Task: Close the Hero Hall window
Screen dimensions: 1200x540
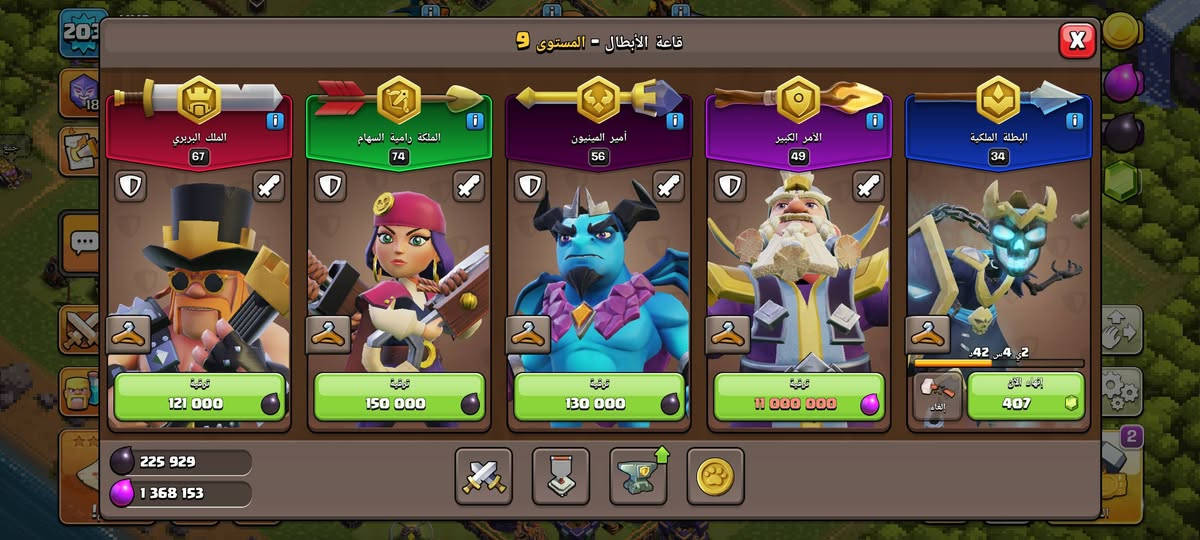Action: (x=1077, y=40)
